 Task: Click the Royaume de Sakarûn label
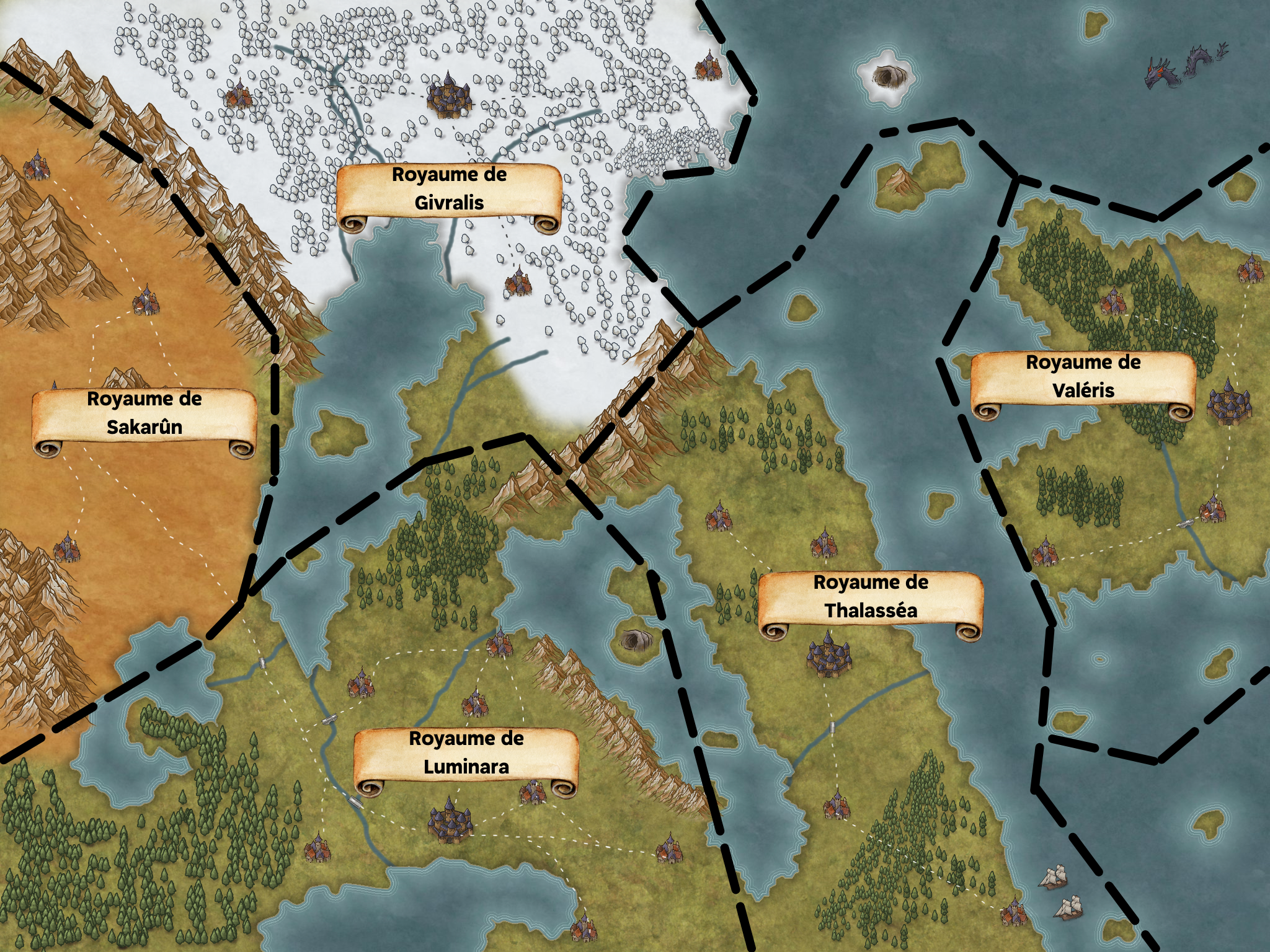(x=144, y=413)
